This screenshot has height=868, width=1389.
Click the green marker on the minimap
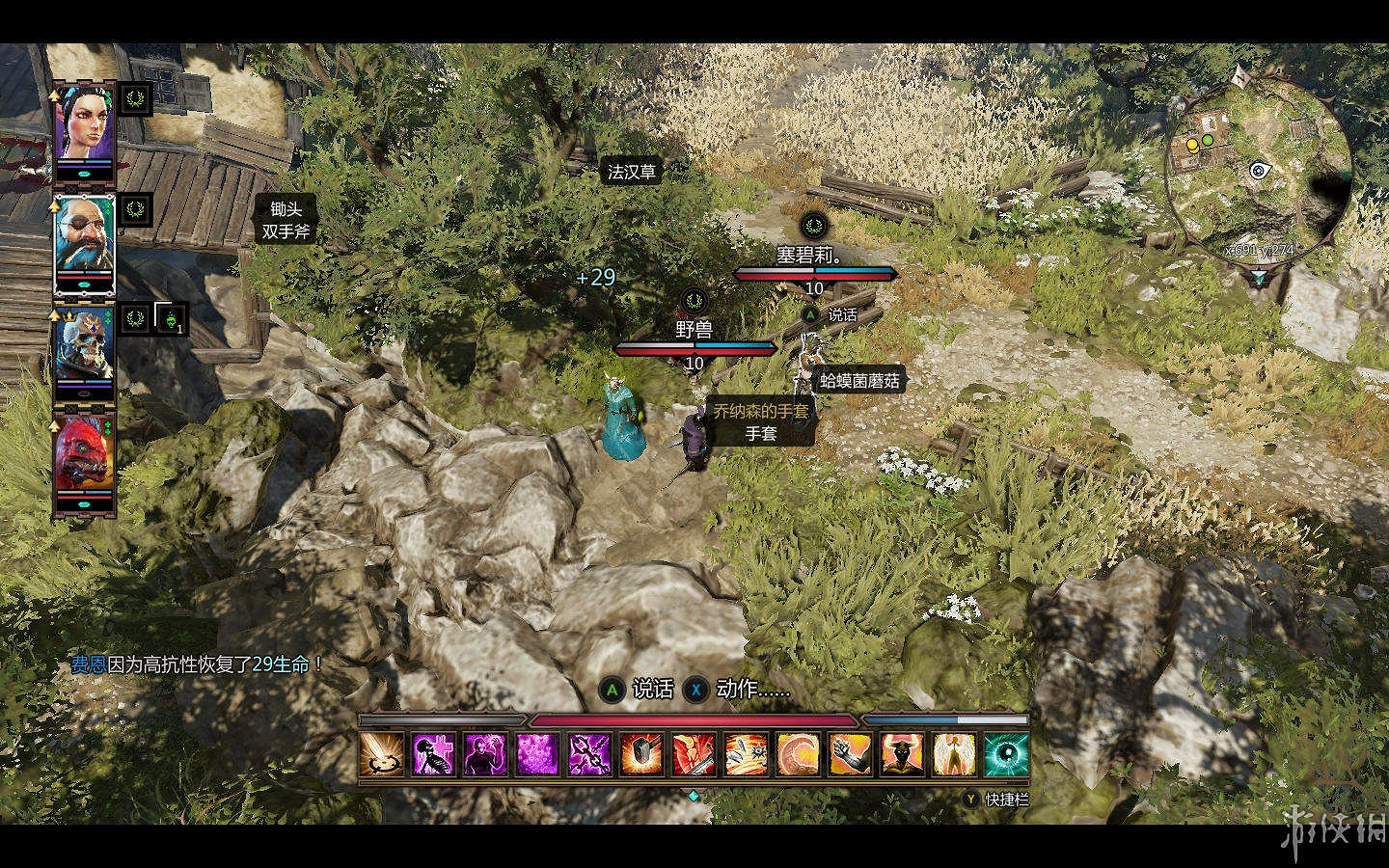point(1208,141)
